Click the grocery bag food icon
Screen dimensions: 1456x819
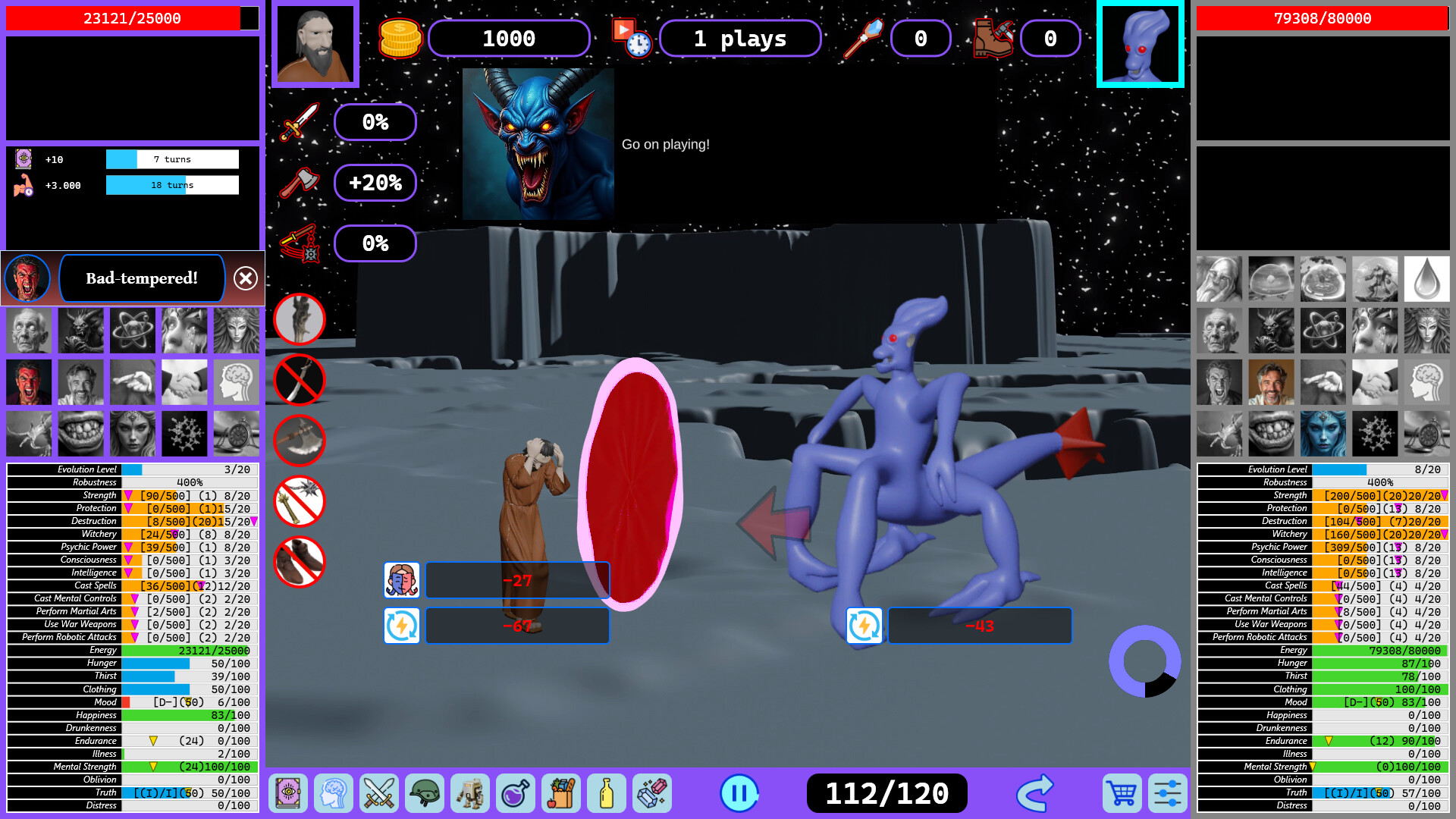click(561, 793)
